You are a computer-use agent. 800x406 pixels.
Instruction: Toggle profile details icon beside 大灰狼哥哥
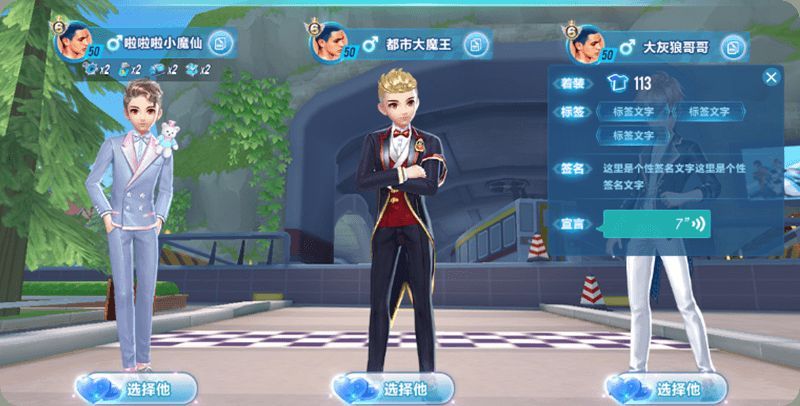coord(733,46)
